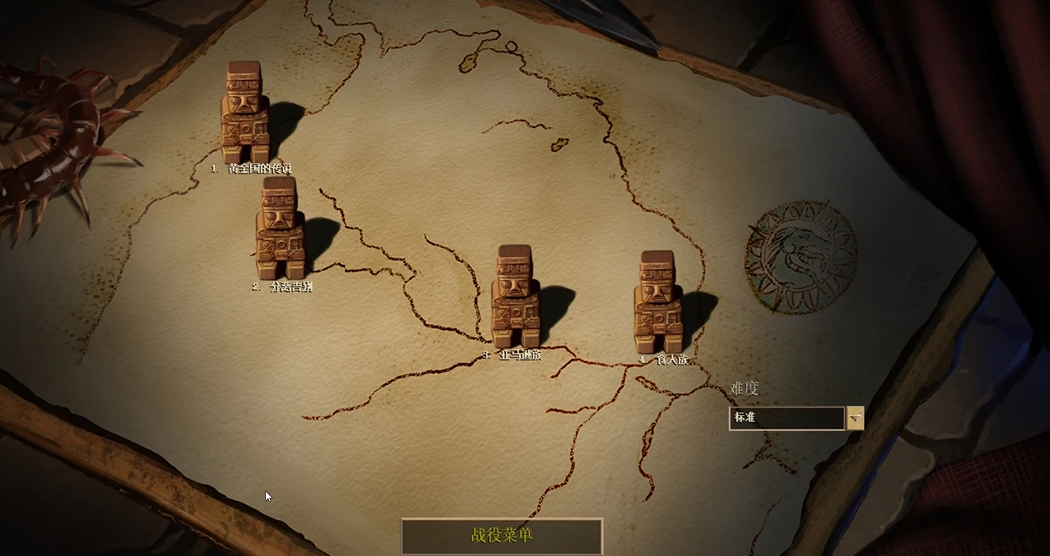Choose the scenario 2 golden idol
Screen dimensions: 1050x556
[x=281, y=228]
